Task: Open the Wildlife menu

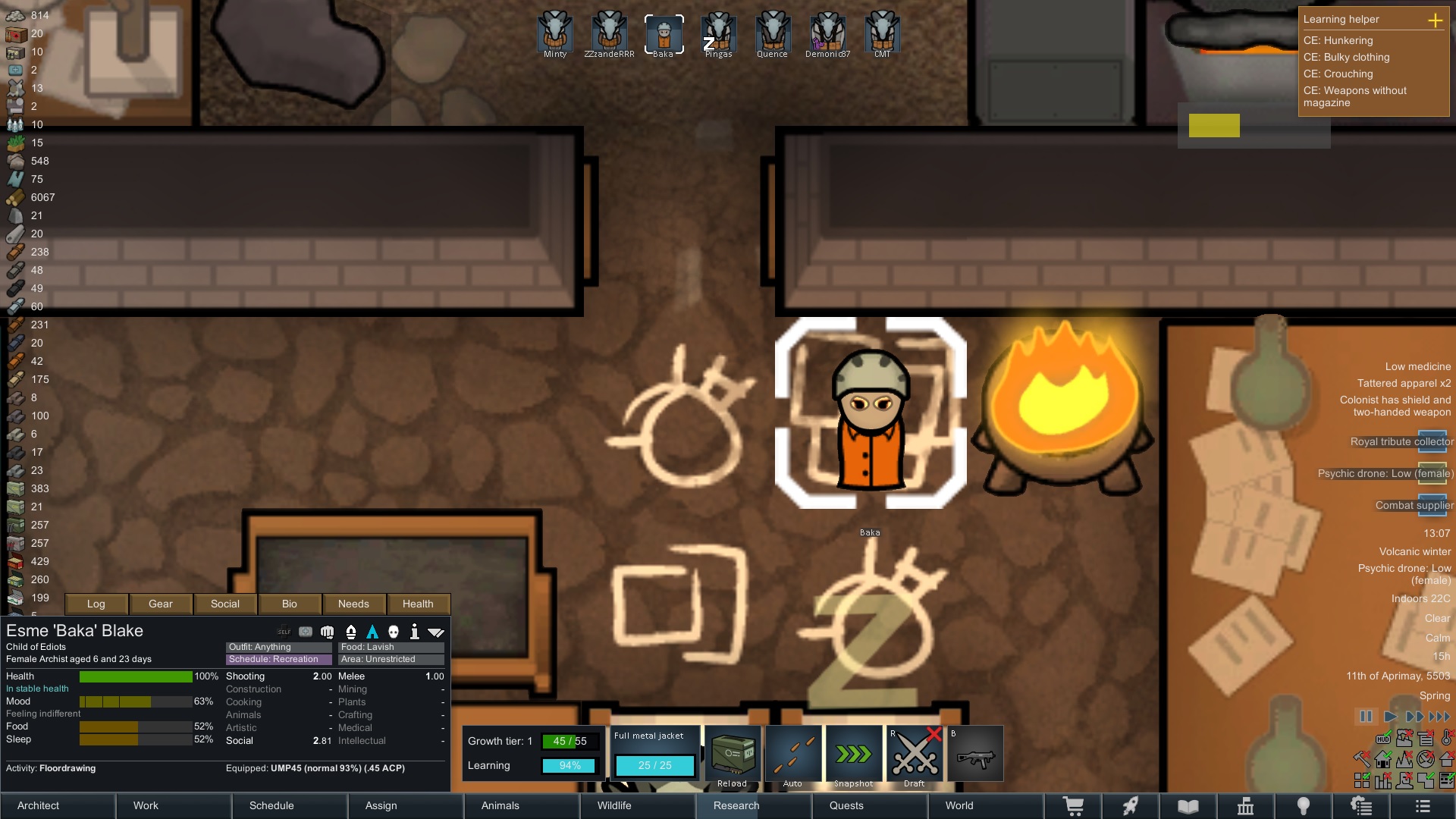Action: click(x=639, y=805)
